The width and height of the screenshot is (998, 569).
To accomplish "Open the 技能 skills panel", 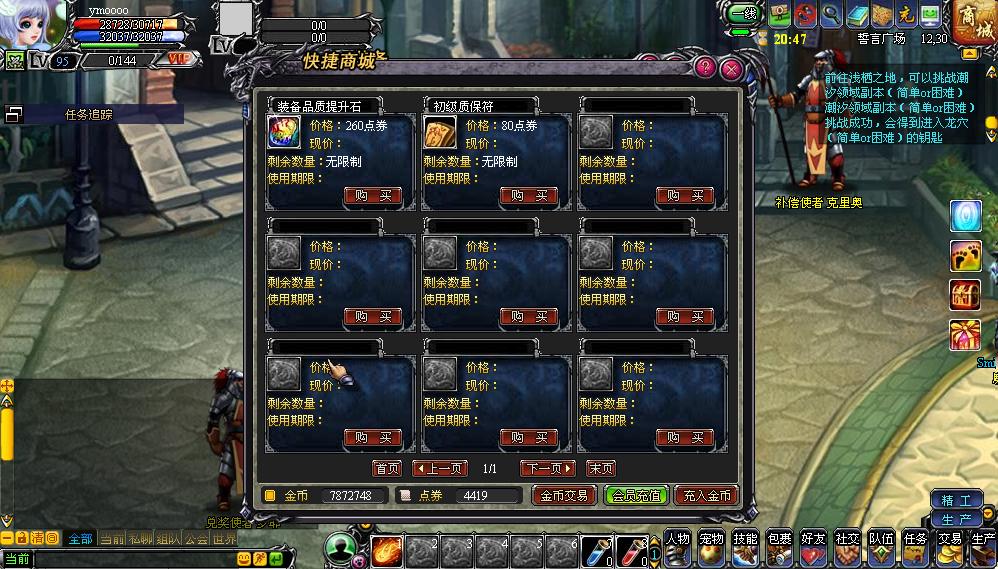I will pos(746,544).
